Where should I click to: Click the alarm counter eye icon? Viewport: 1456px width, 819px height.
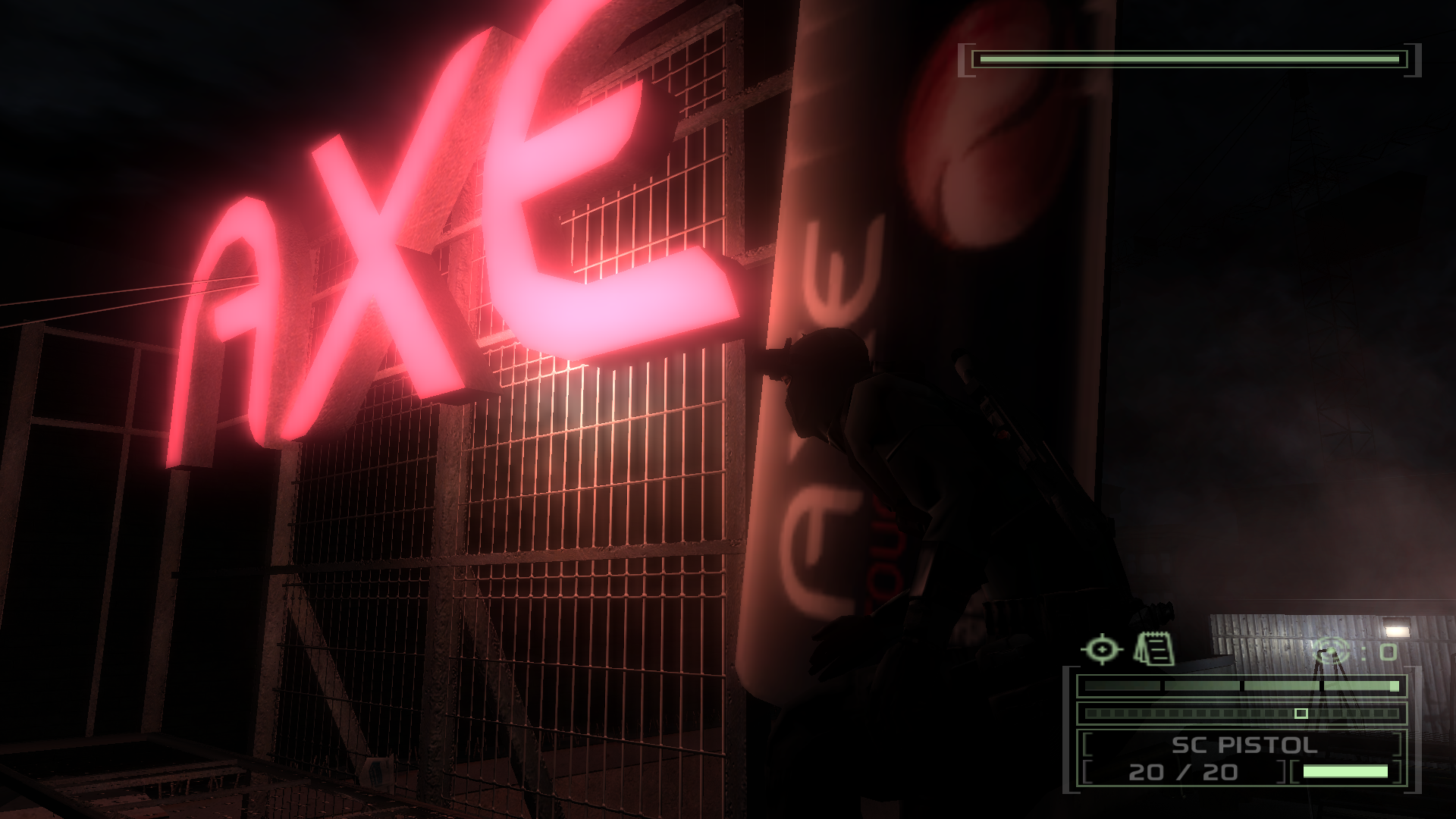[x=1332, y=651]
